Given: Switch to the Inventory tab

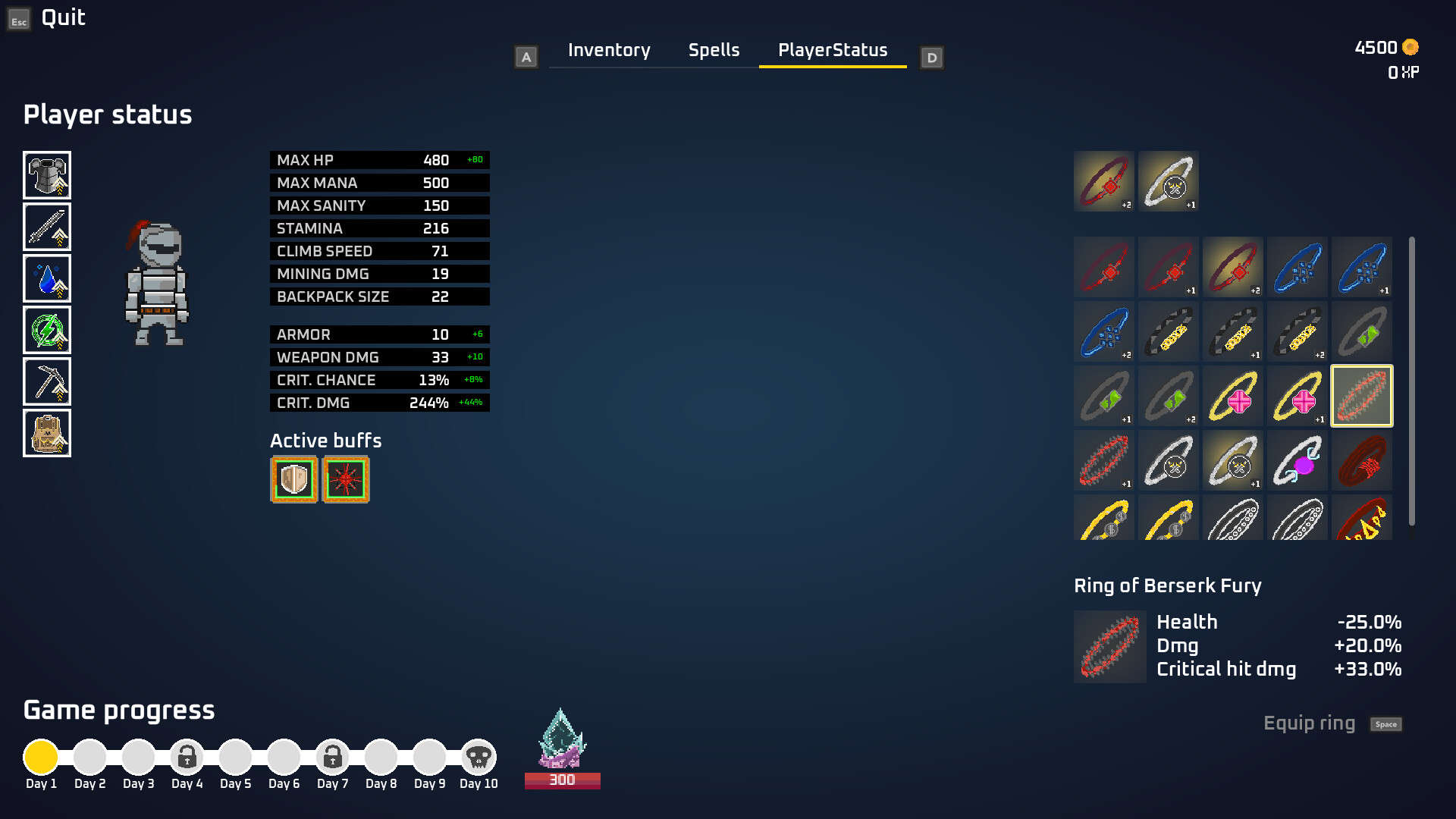Looking at the screenshot, I should 608,50.
